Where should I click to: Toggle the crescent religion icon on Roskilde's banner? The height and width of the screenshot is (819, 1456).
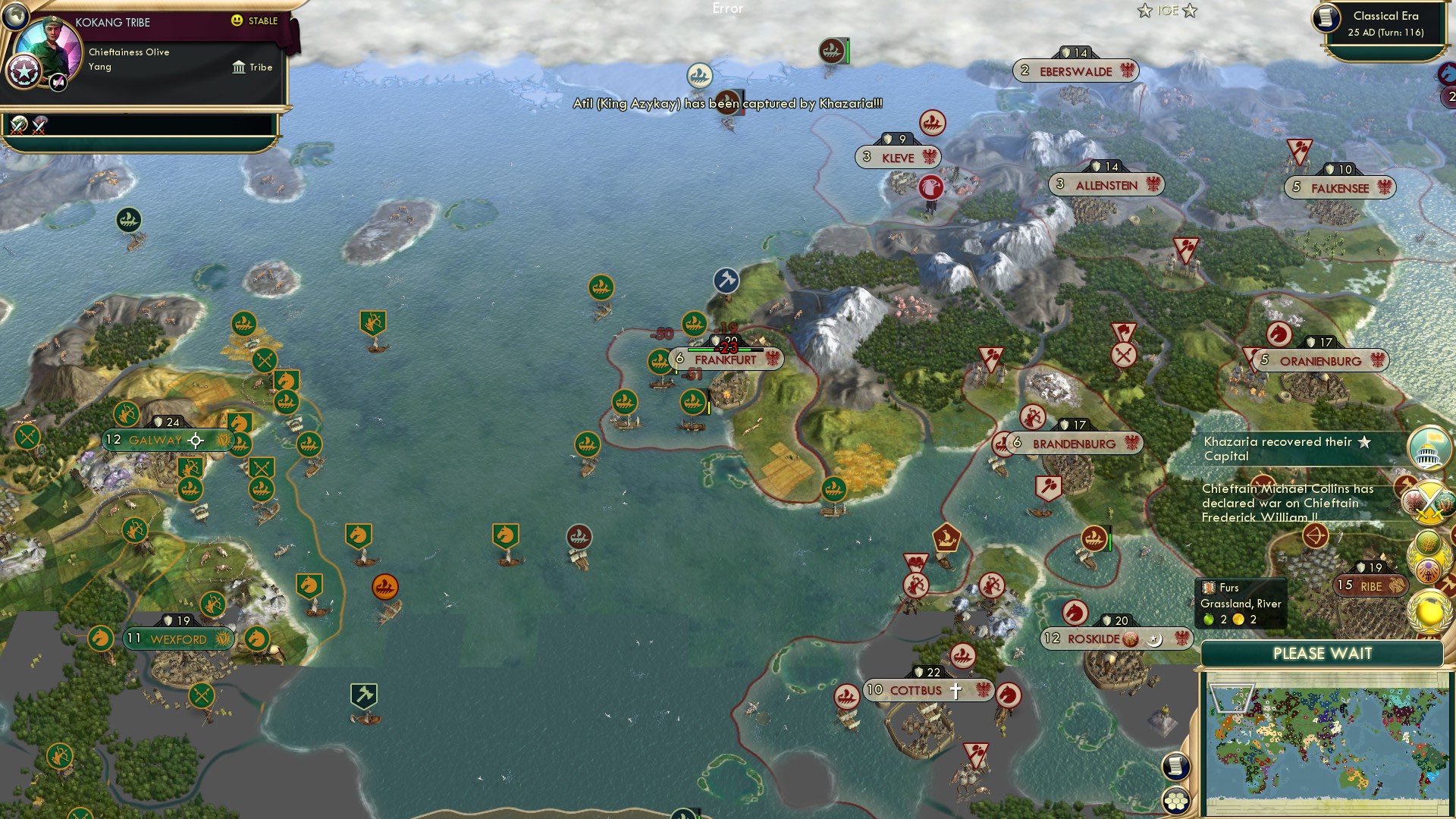click(x=1156, y=639)
